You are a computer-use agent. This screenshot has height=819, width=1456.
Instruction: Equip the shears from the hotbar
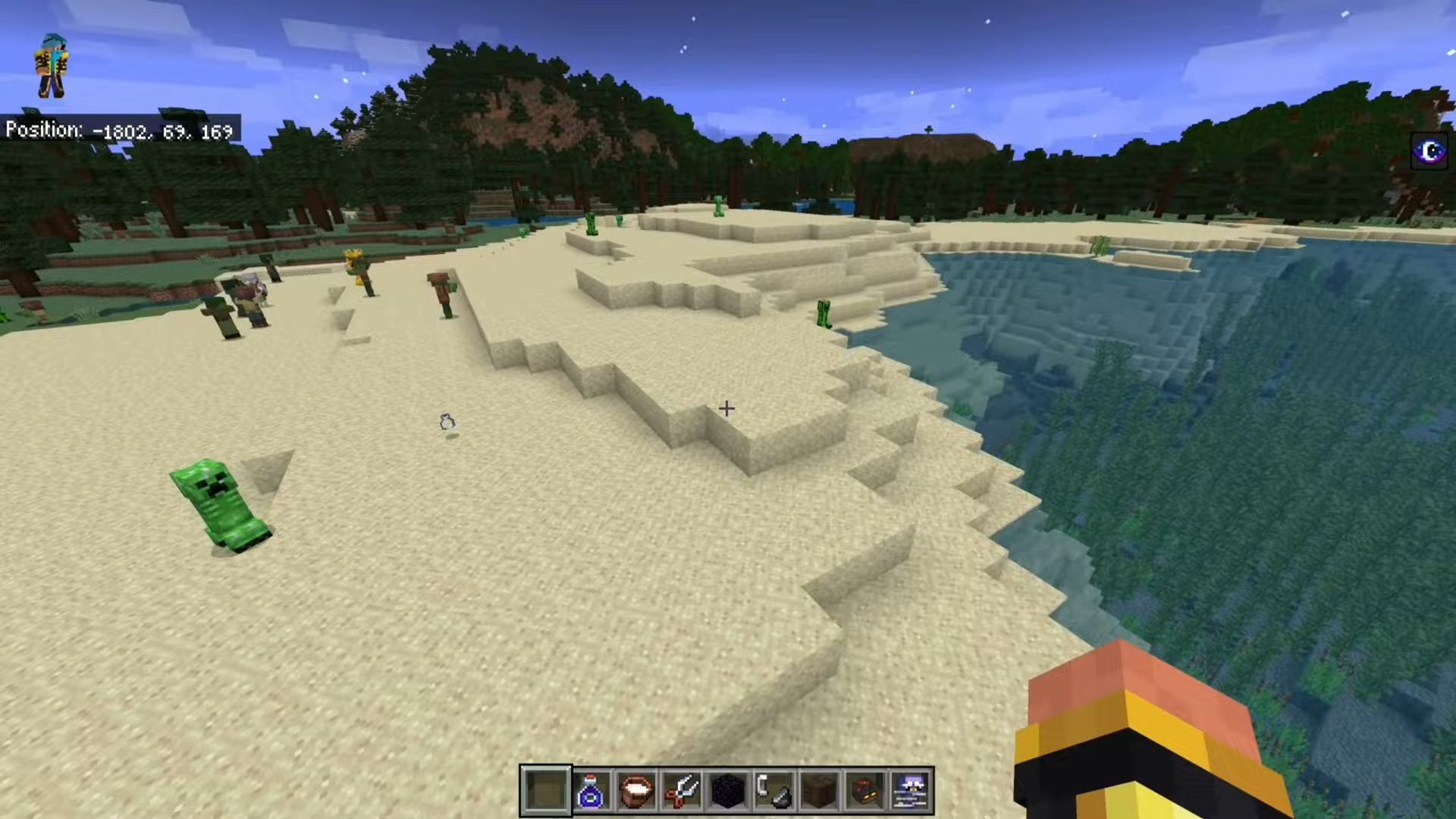(x=682, y=791)
